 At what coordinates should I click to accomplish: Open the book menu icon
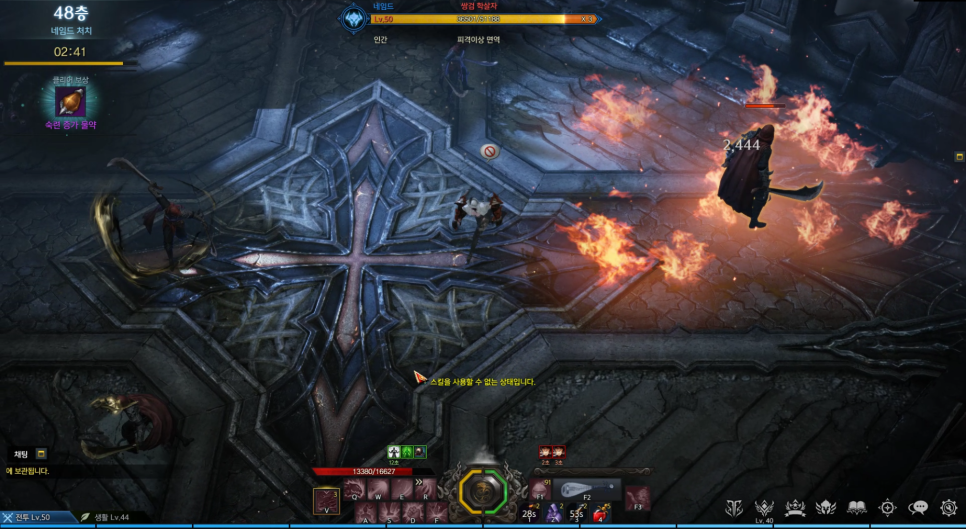[857, 508]
